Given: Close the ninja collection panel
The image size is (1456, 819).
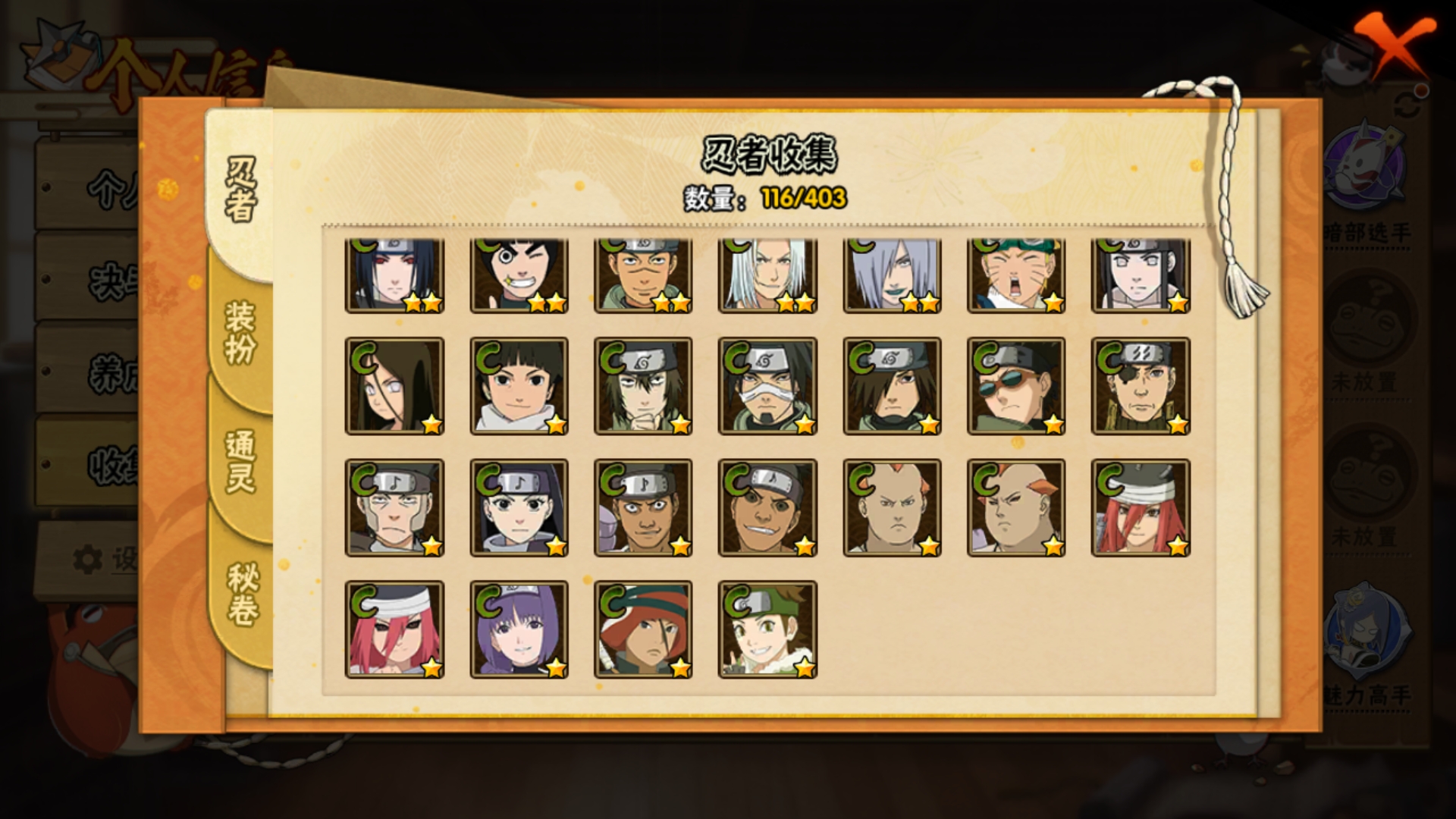Looking at the screenshot, I should click(1394, 47).
